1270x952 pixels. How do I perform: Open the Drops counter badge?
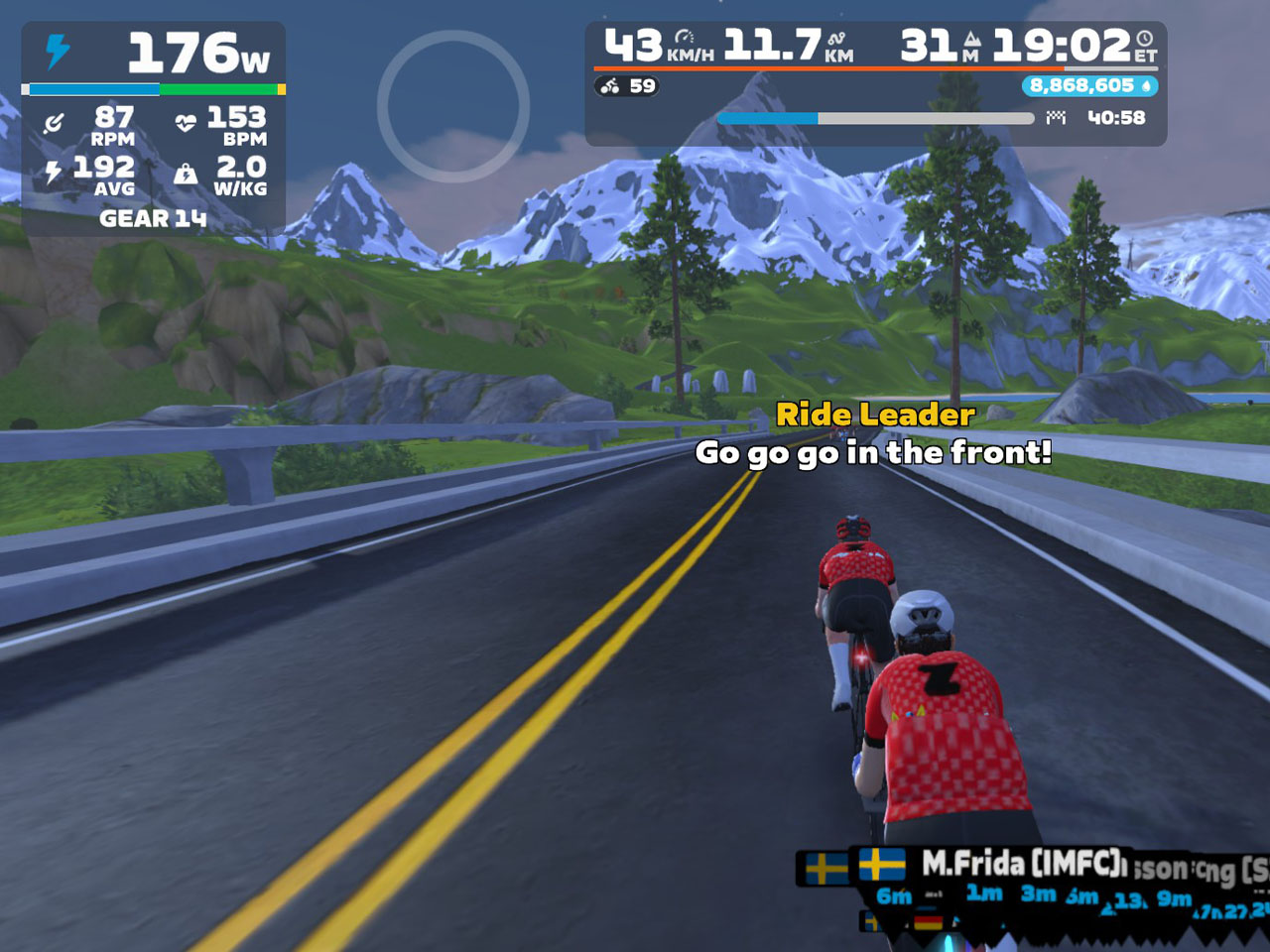1089,86
